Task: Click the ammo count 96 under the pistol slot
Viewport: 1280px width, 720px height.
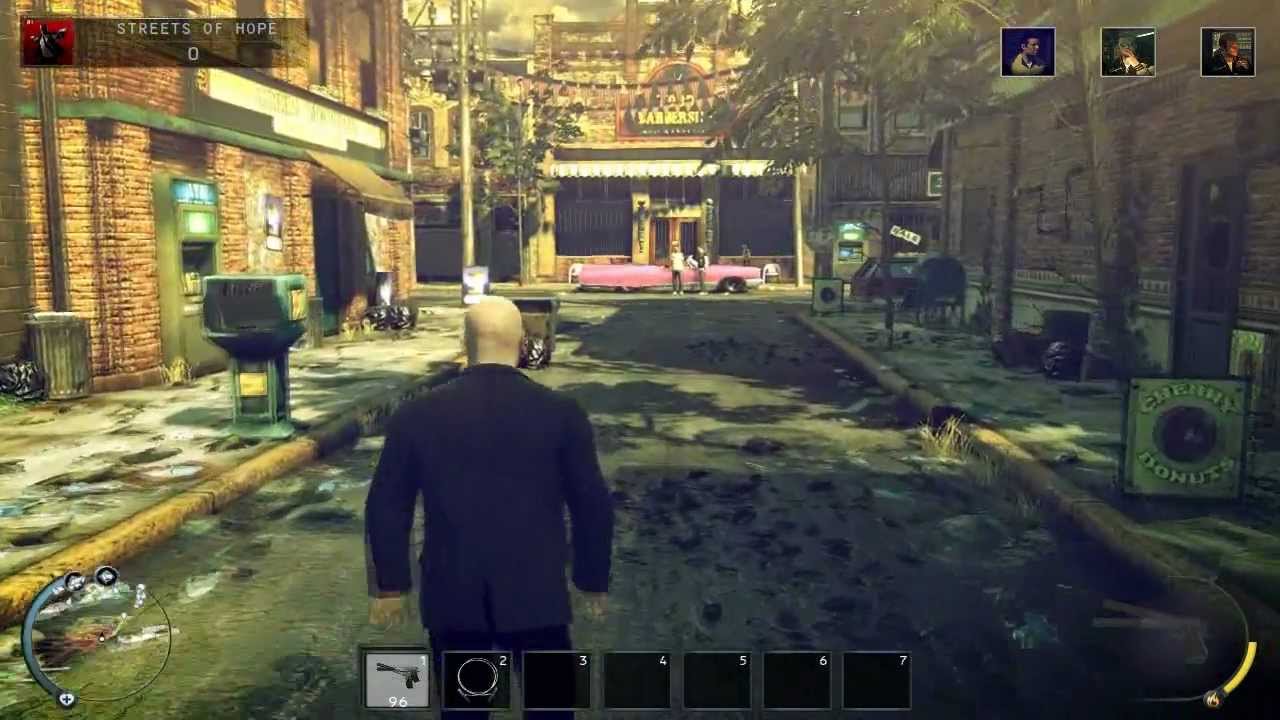Action: [x=397, y=700]
